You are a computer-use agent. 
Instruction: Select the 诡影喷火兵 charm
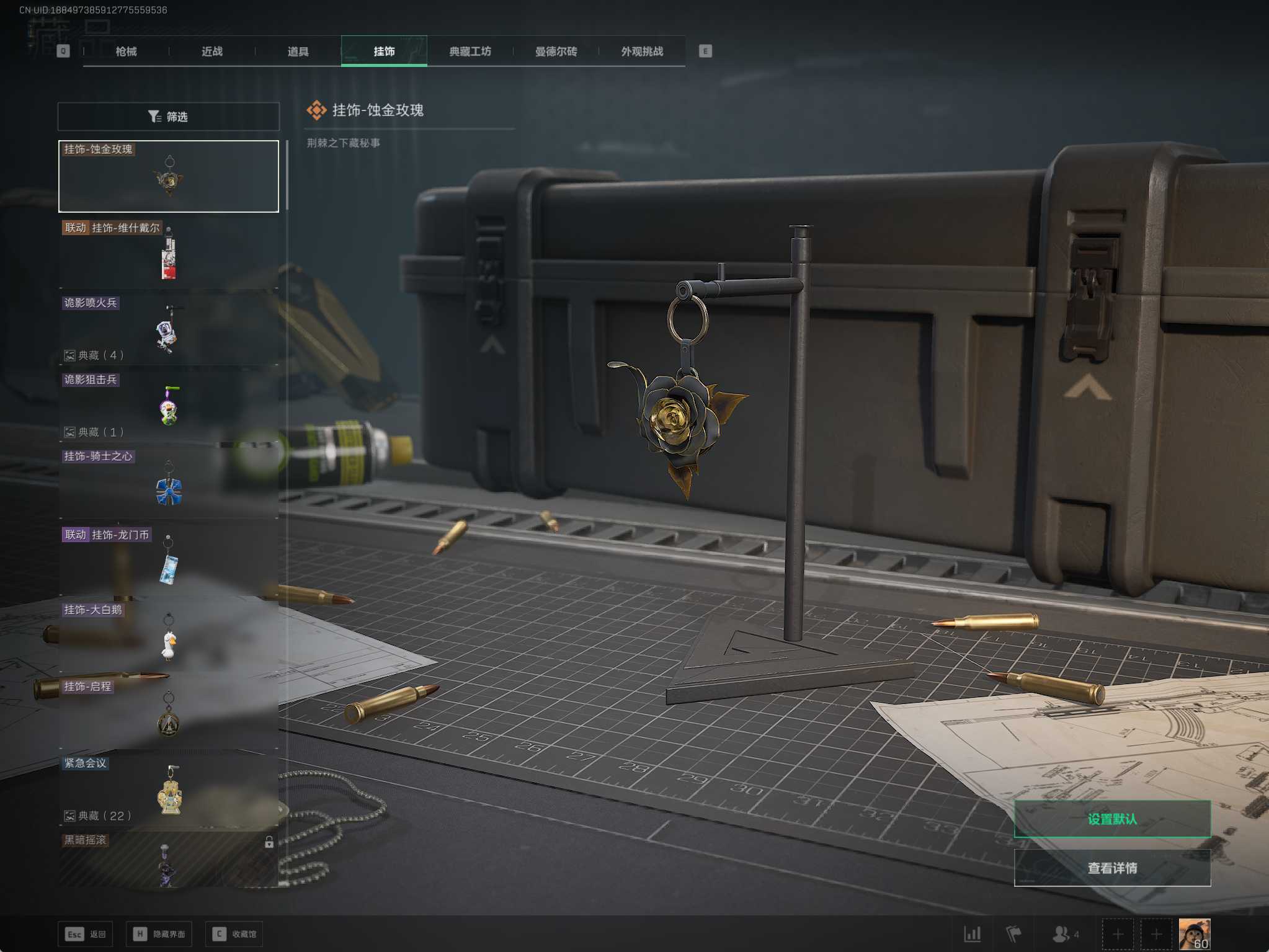169,330
